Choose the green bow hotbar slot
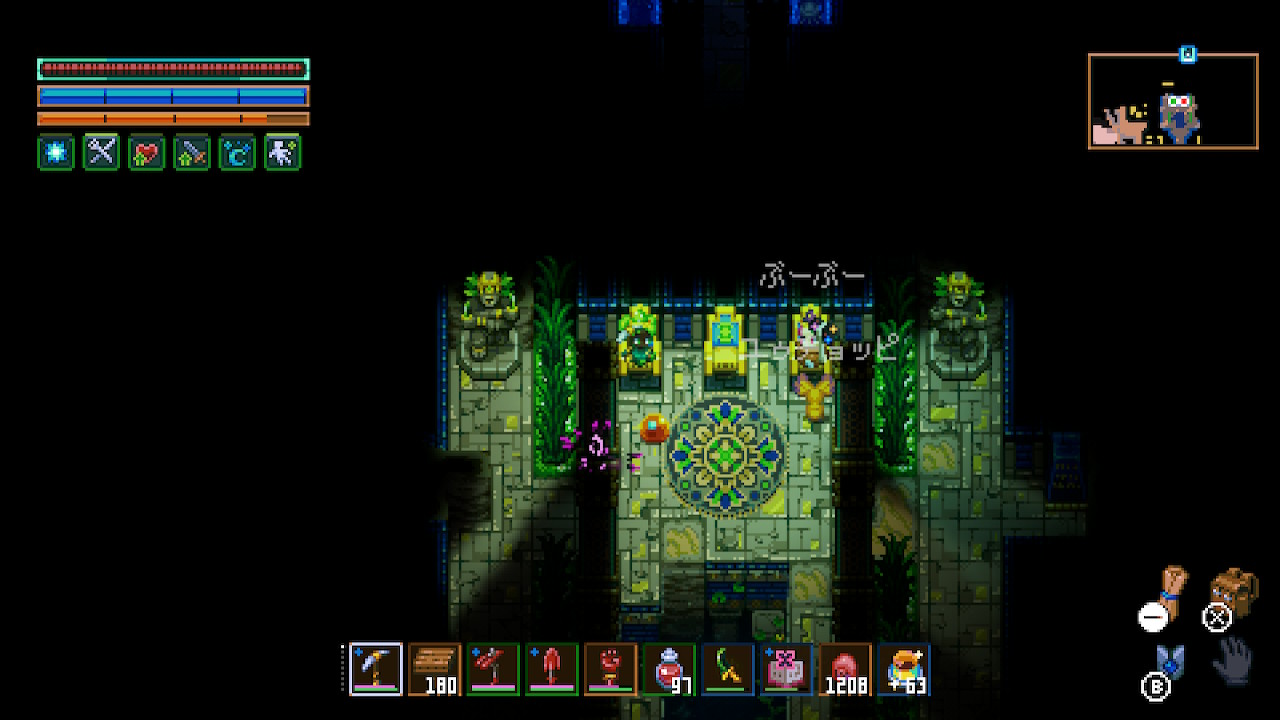 point(728,668)
